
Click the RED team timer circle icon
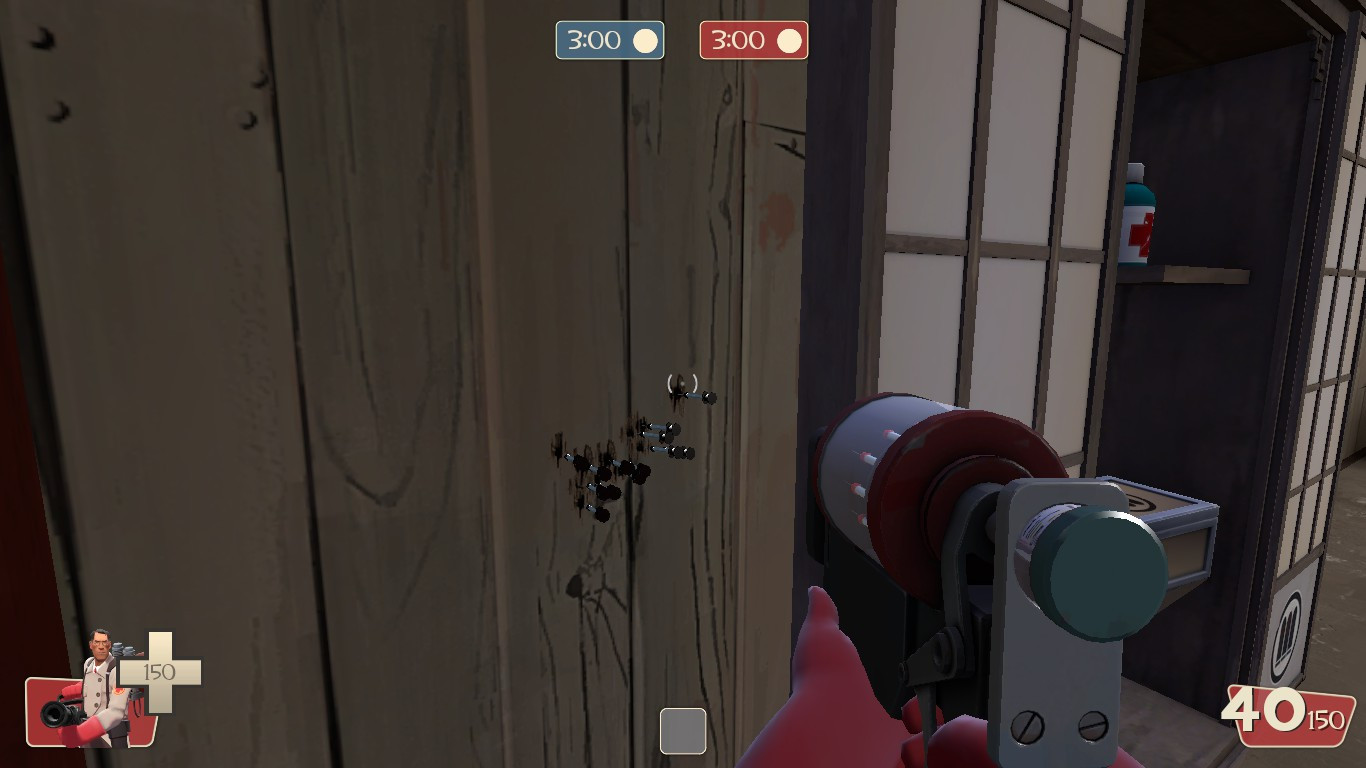pyautogui.click(x=790, y=40)
